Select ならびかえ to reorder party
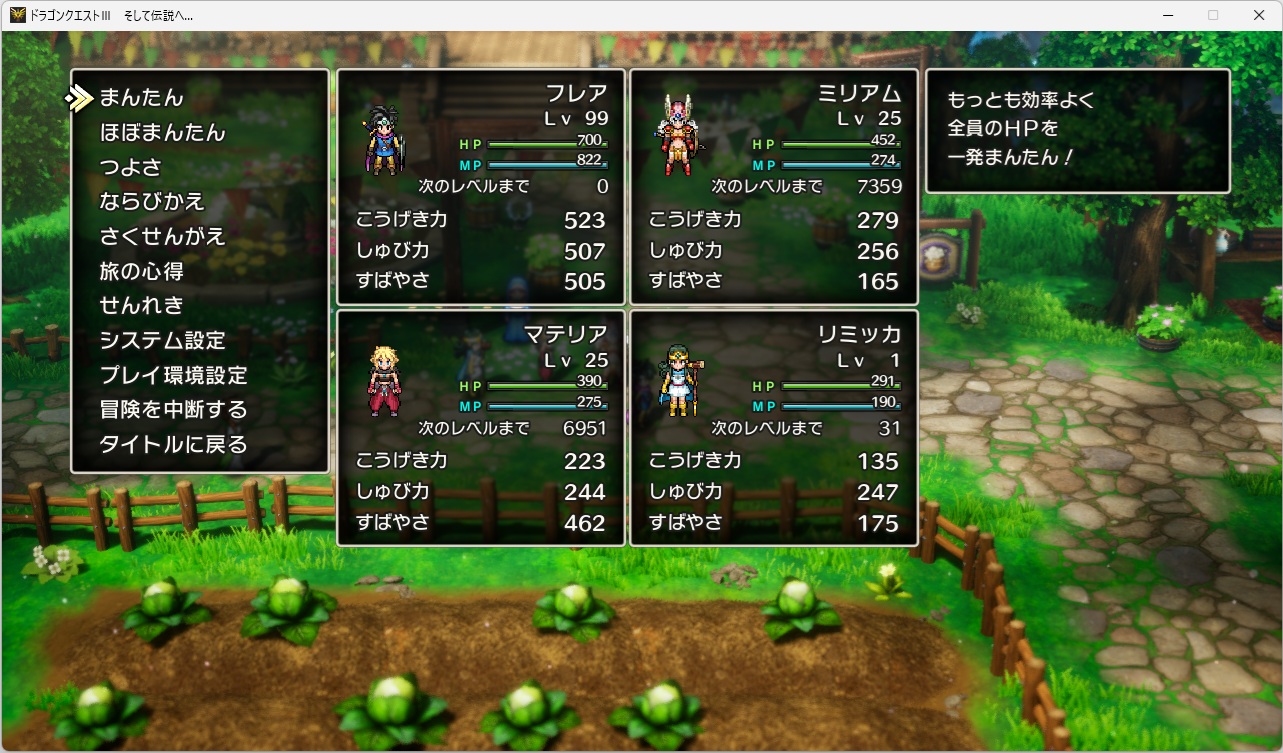 click(151, 202)
